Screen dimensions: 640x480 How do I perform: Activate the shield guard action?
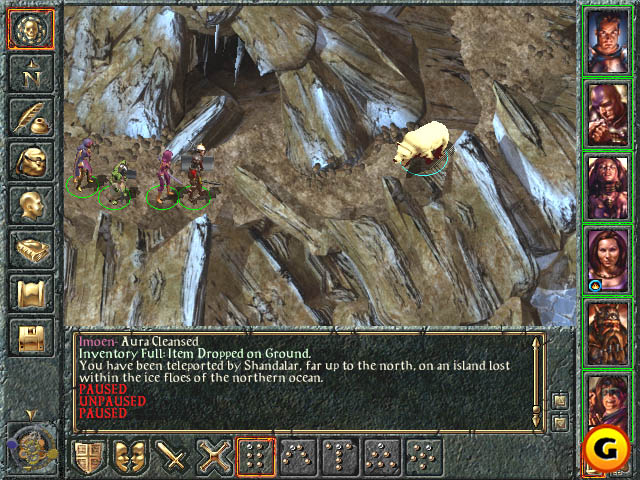click(x=88, y=457)
